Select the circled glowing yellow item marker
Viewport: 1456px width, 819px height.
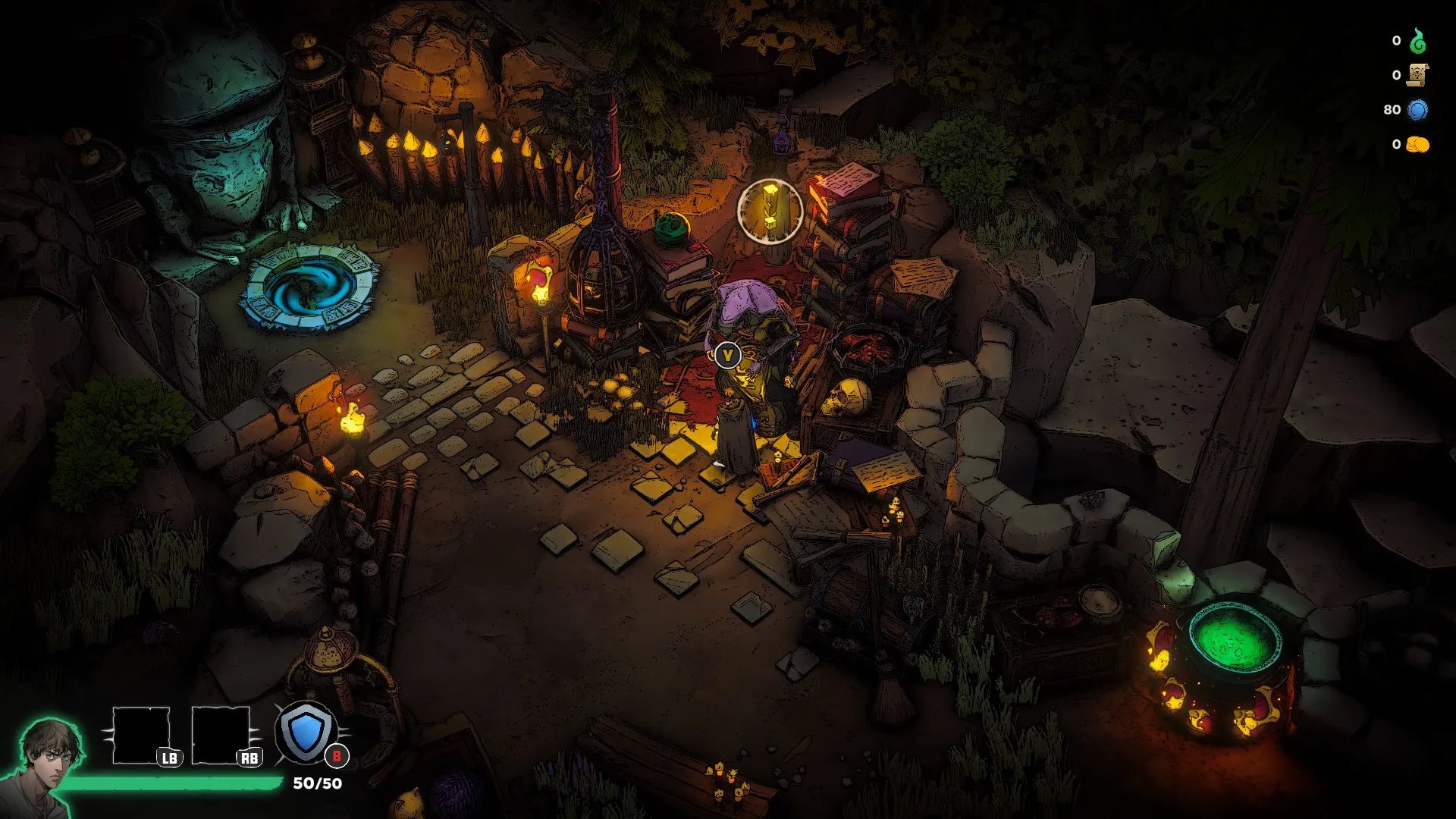(x=770, y=210)
